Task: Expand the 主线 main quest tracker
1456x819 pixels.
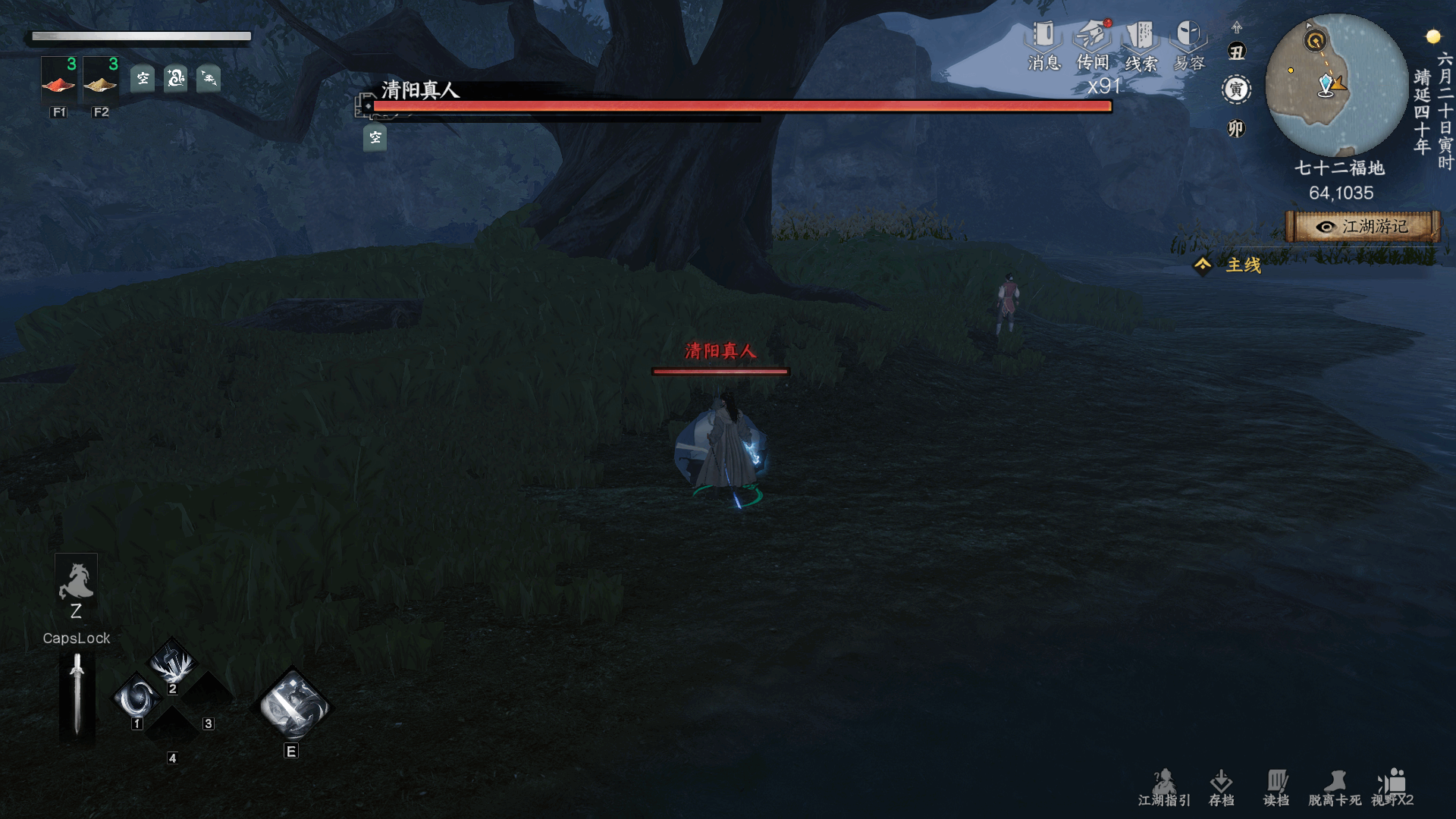Action: pos(1228,265)
